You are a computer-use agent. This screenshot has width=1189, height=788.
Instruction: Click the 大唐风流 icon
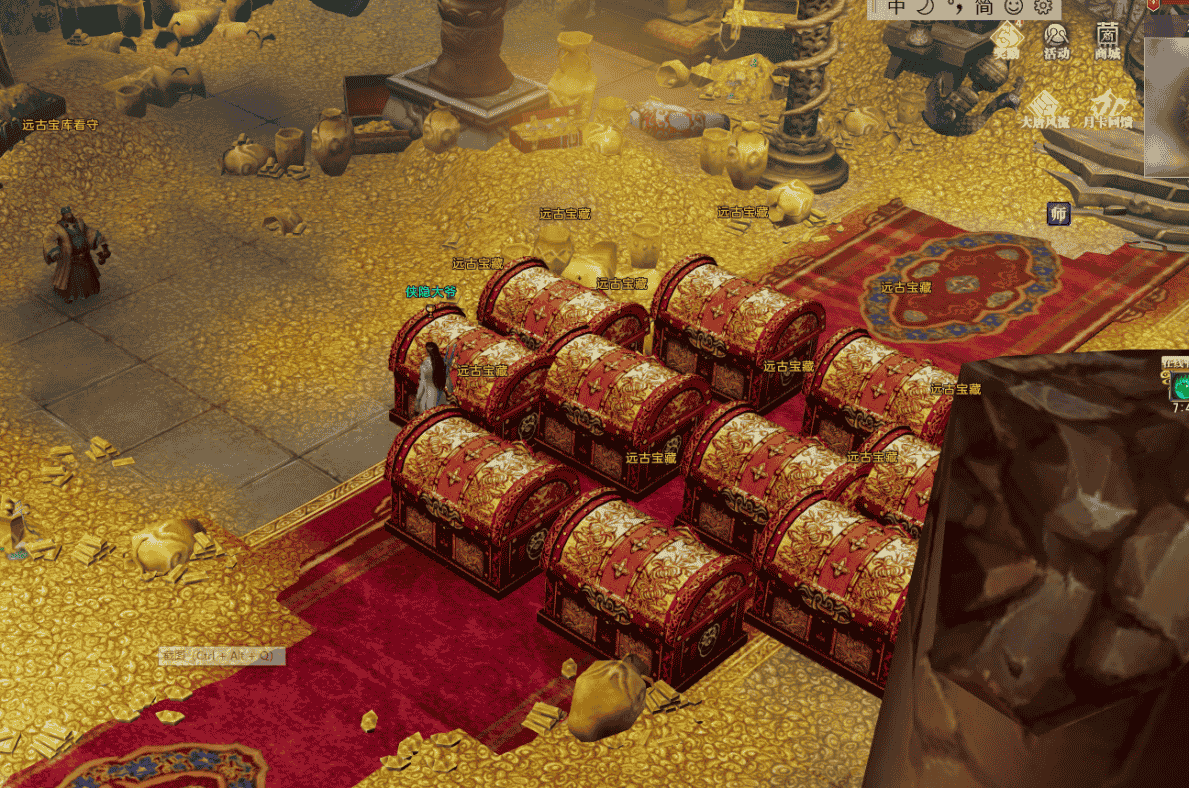pyautogui.click(x=1044, y=109)
